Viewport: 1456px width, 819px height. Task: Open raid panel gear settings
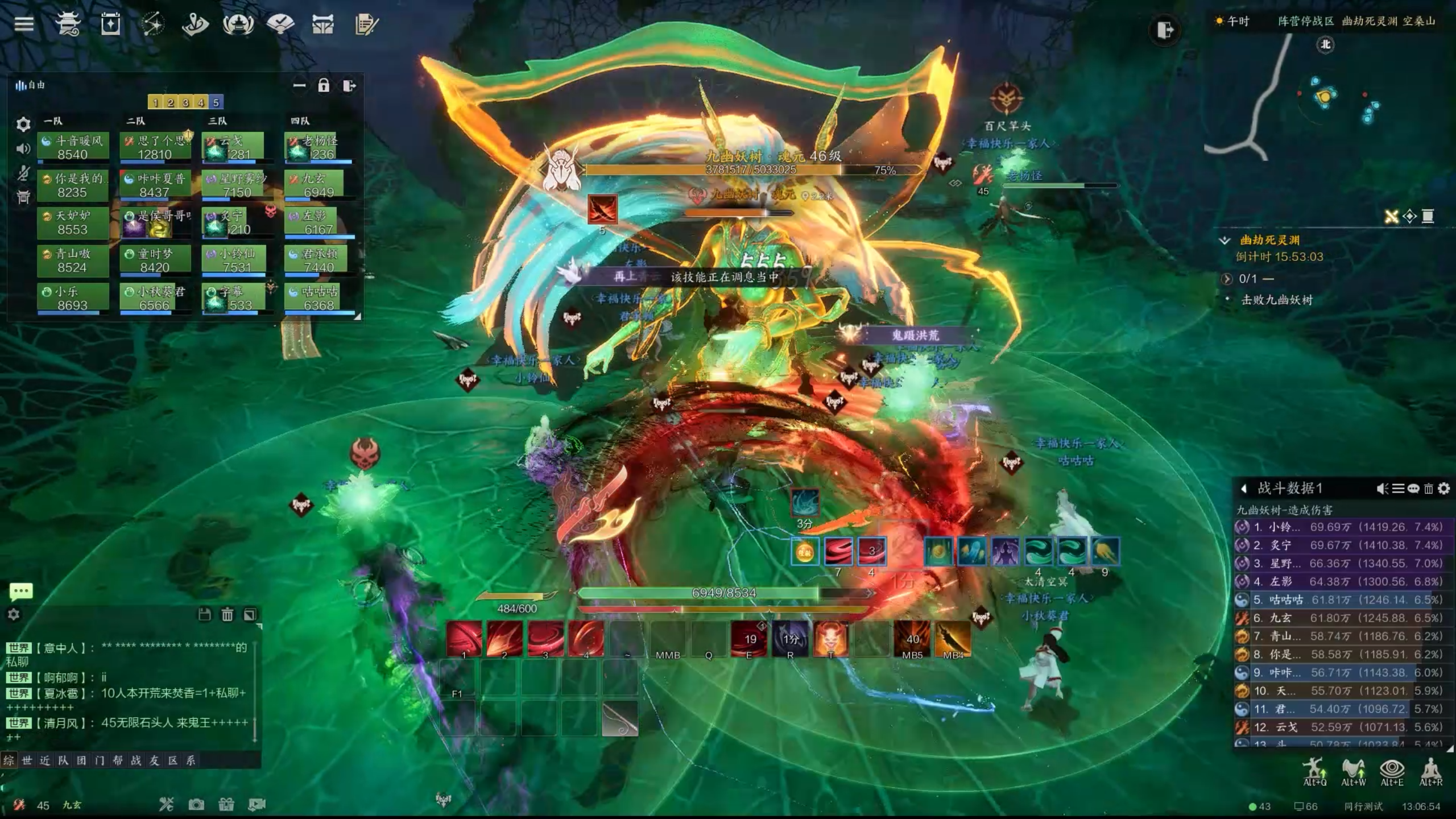click(x=23, y=124)
